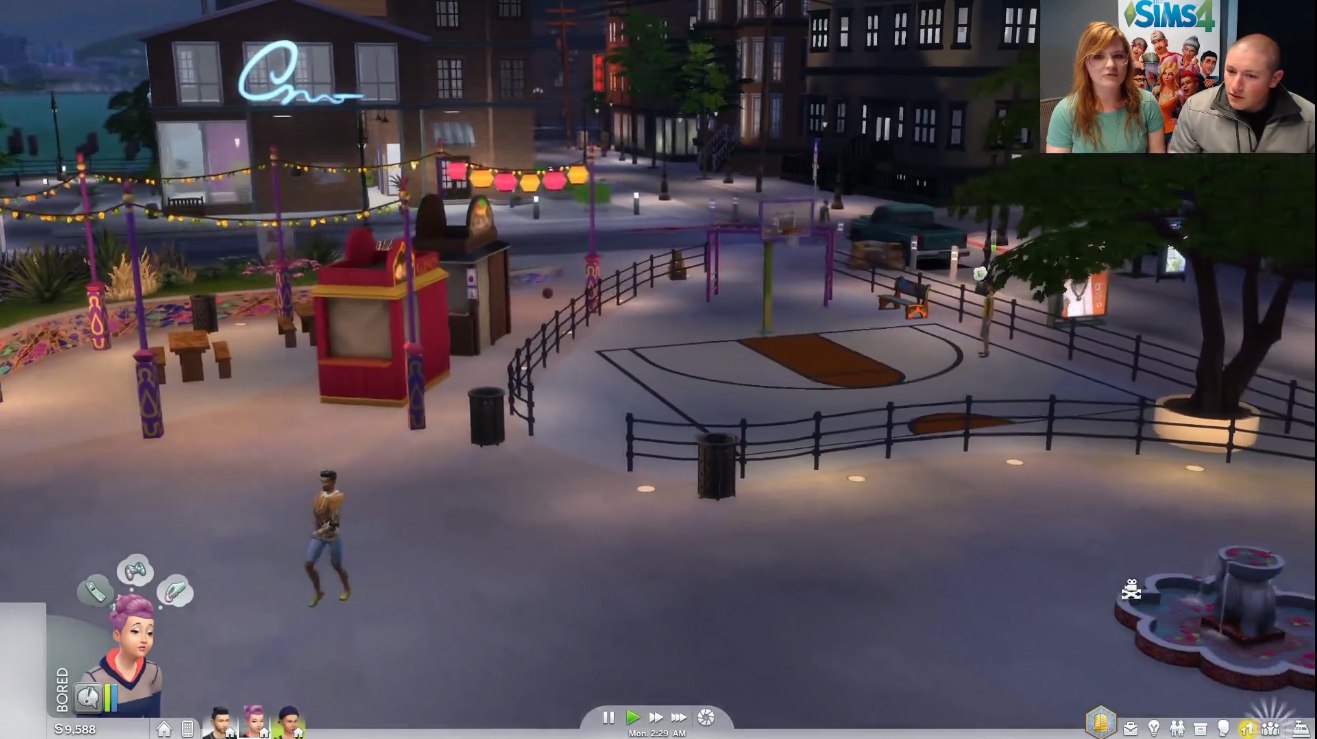Click the cell phone whim bubble
This screenshot has width=1317, height=739.
tap(93, 590)
